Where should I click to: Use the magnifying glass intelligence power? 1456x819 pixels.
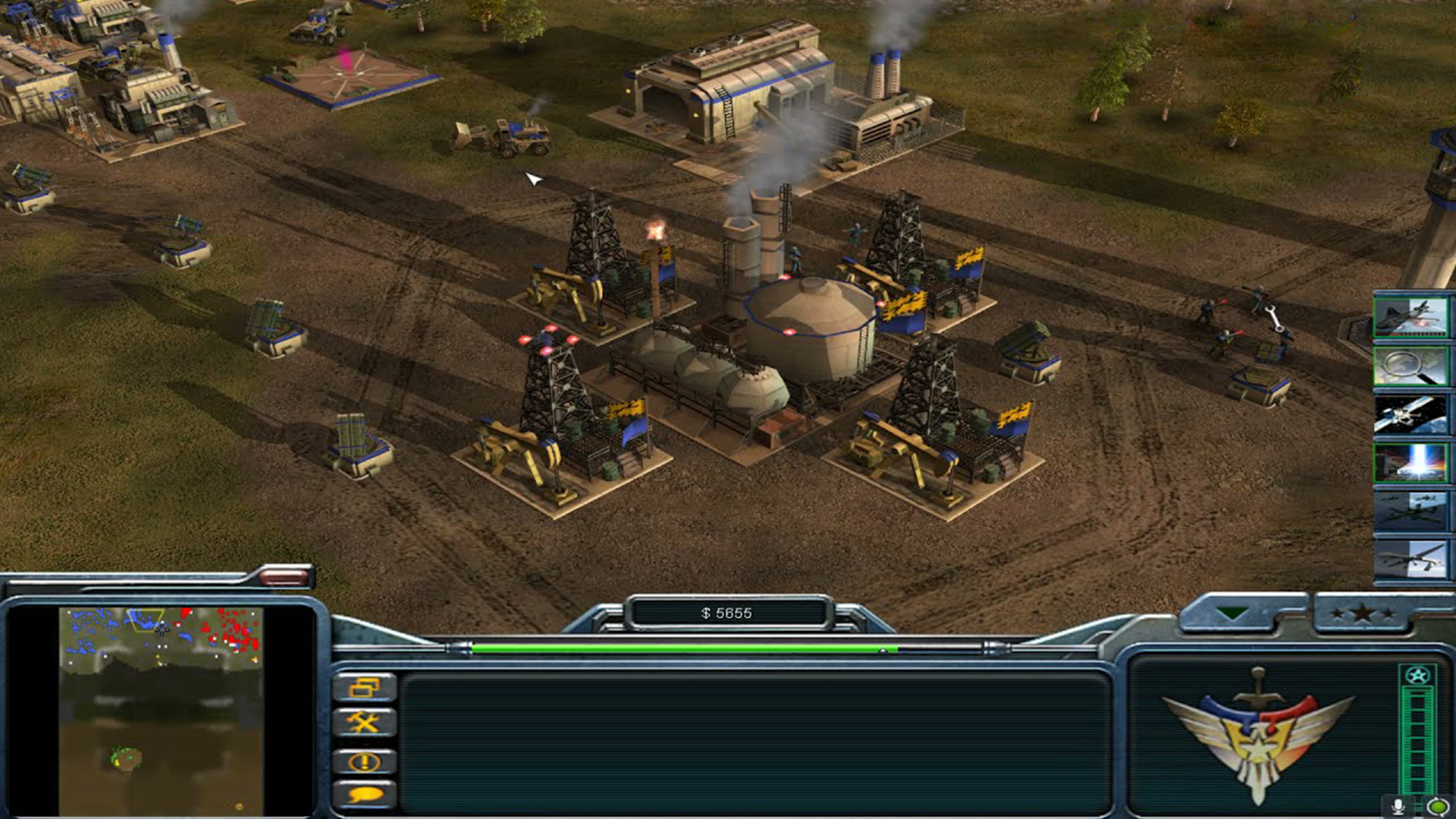tap(1411, 366)
